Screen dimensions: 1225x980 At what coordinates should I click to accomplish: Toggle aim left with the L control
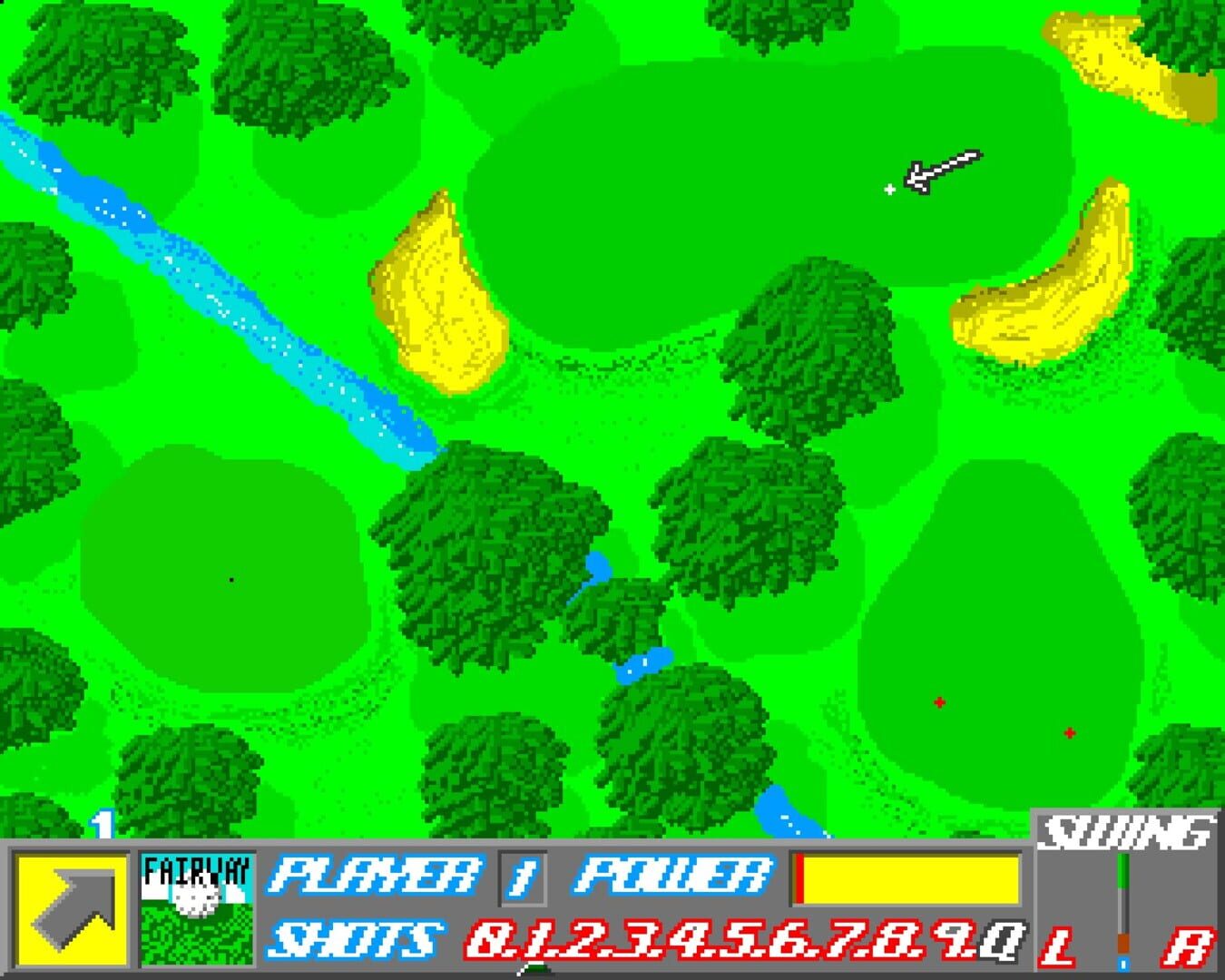[x=1057, y=946]
